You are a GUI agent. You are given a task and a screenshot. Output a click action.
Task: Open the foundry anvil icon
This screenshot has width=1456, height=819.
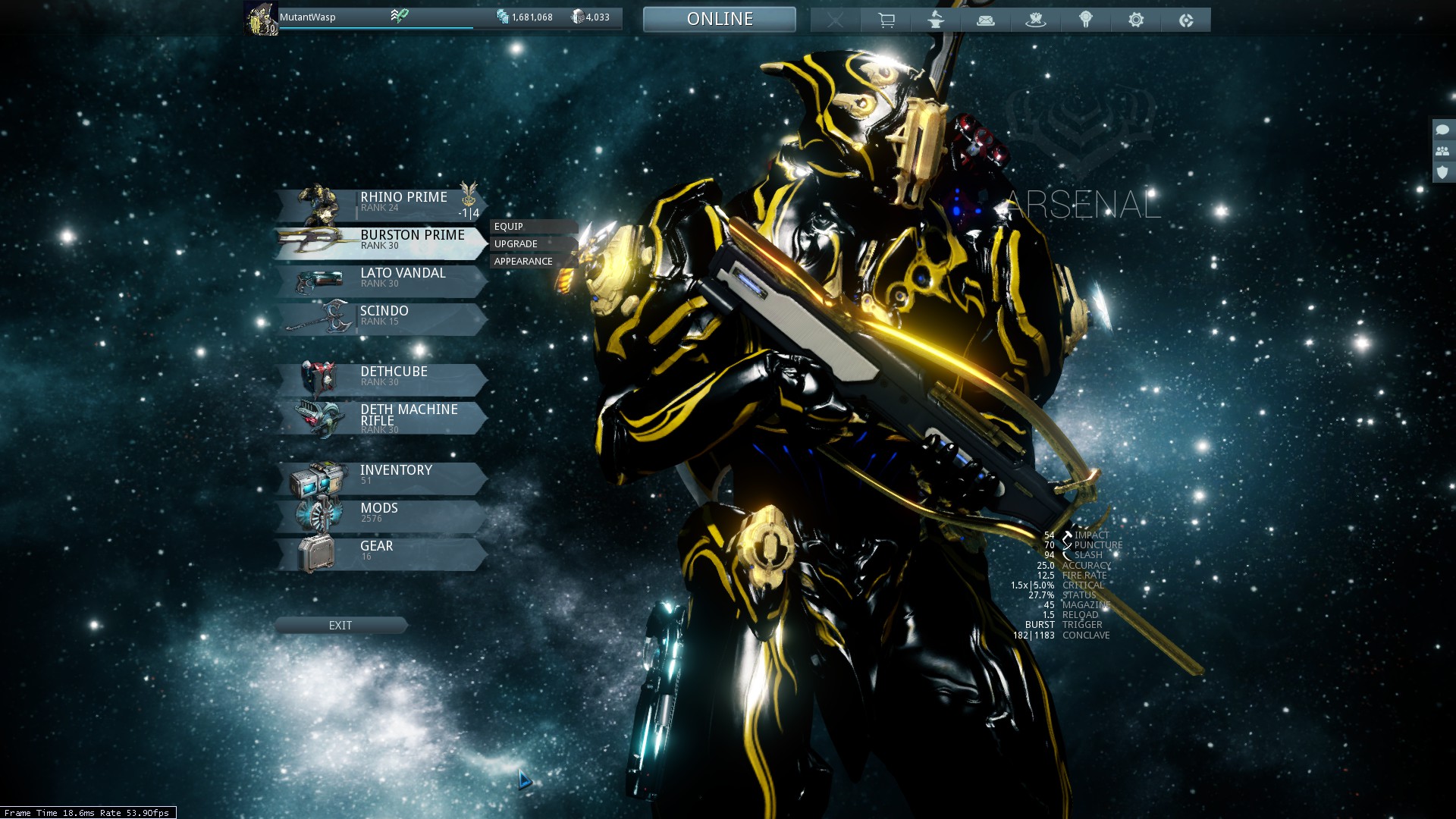coord(936,20)
